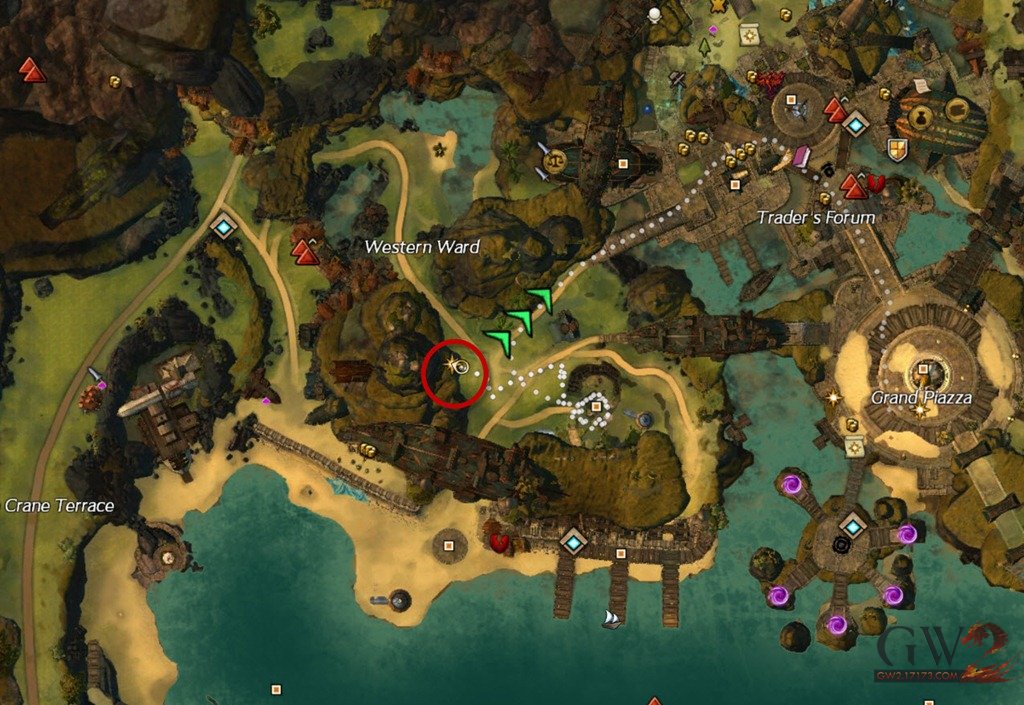Click the red-circled star marker
This screenshot has width=1024, height=705.
click(456, 365)
